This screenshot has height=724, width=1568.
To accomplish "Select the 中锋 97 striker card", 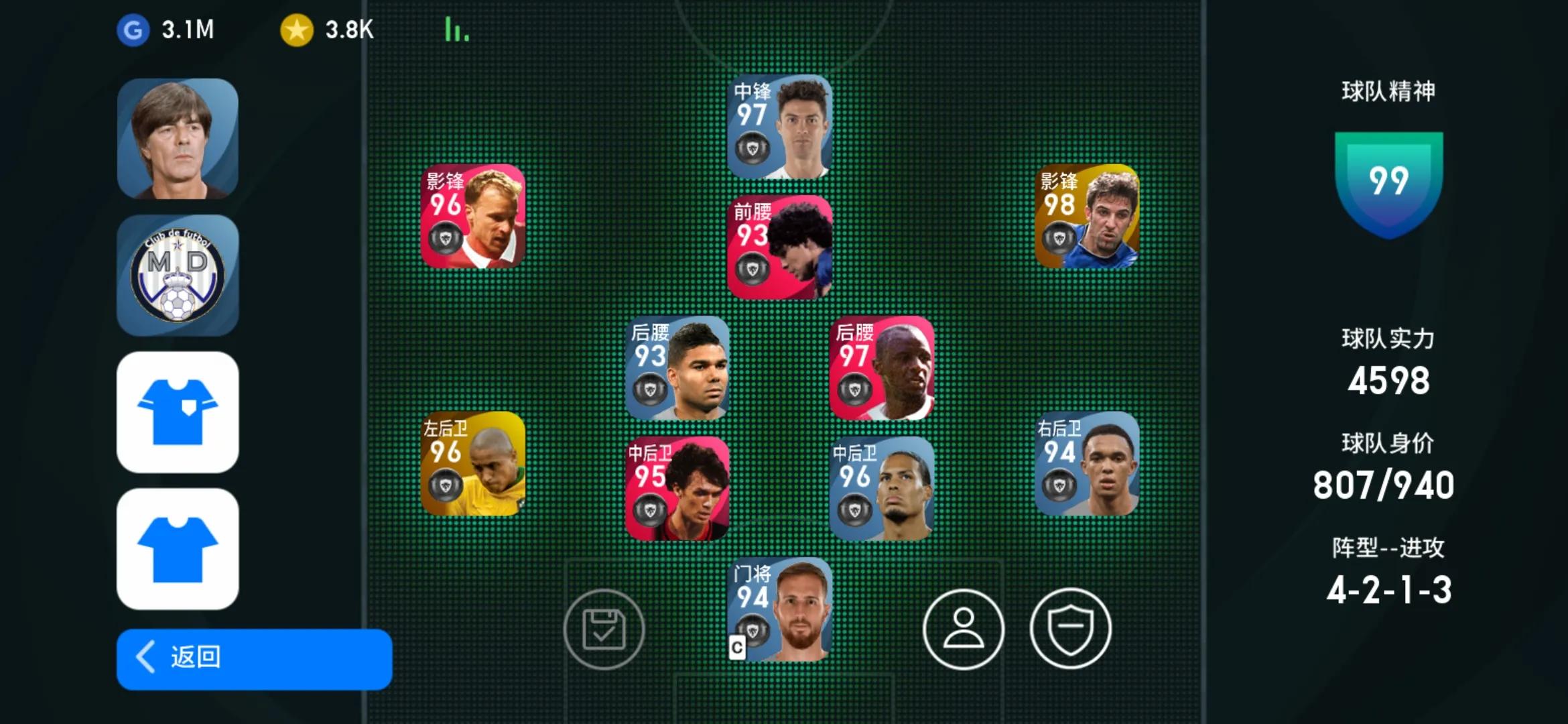I will [x=779, y=127].
